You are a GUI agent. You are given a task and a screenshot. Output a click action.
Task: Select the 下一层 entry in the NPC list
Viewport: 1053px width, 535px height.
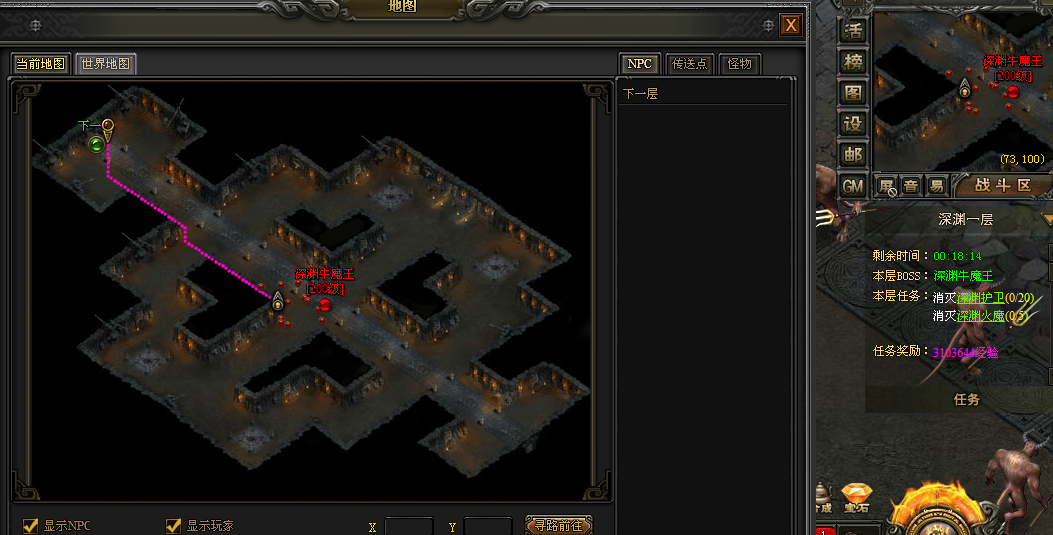tap(641, 94)
